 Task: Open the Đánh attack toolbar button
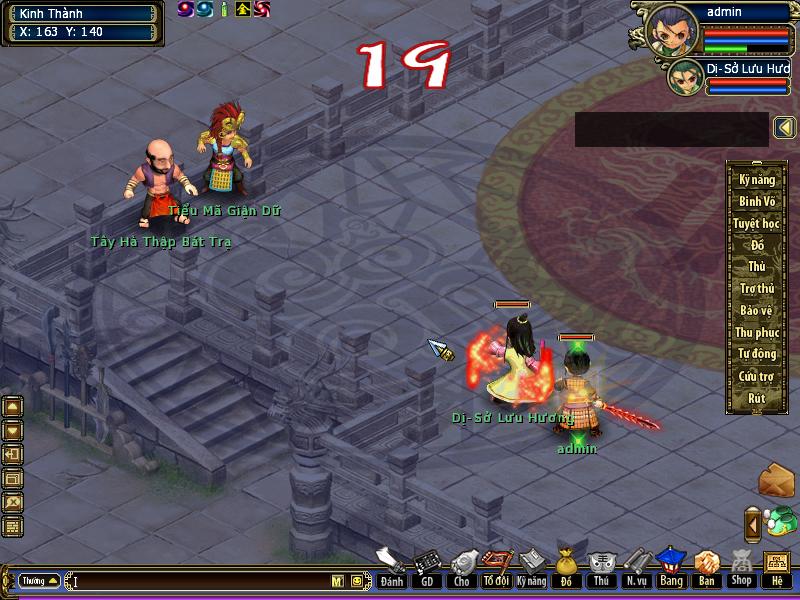tap(392, 569)
